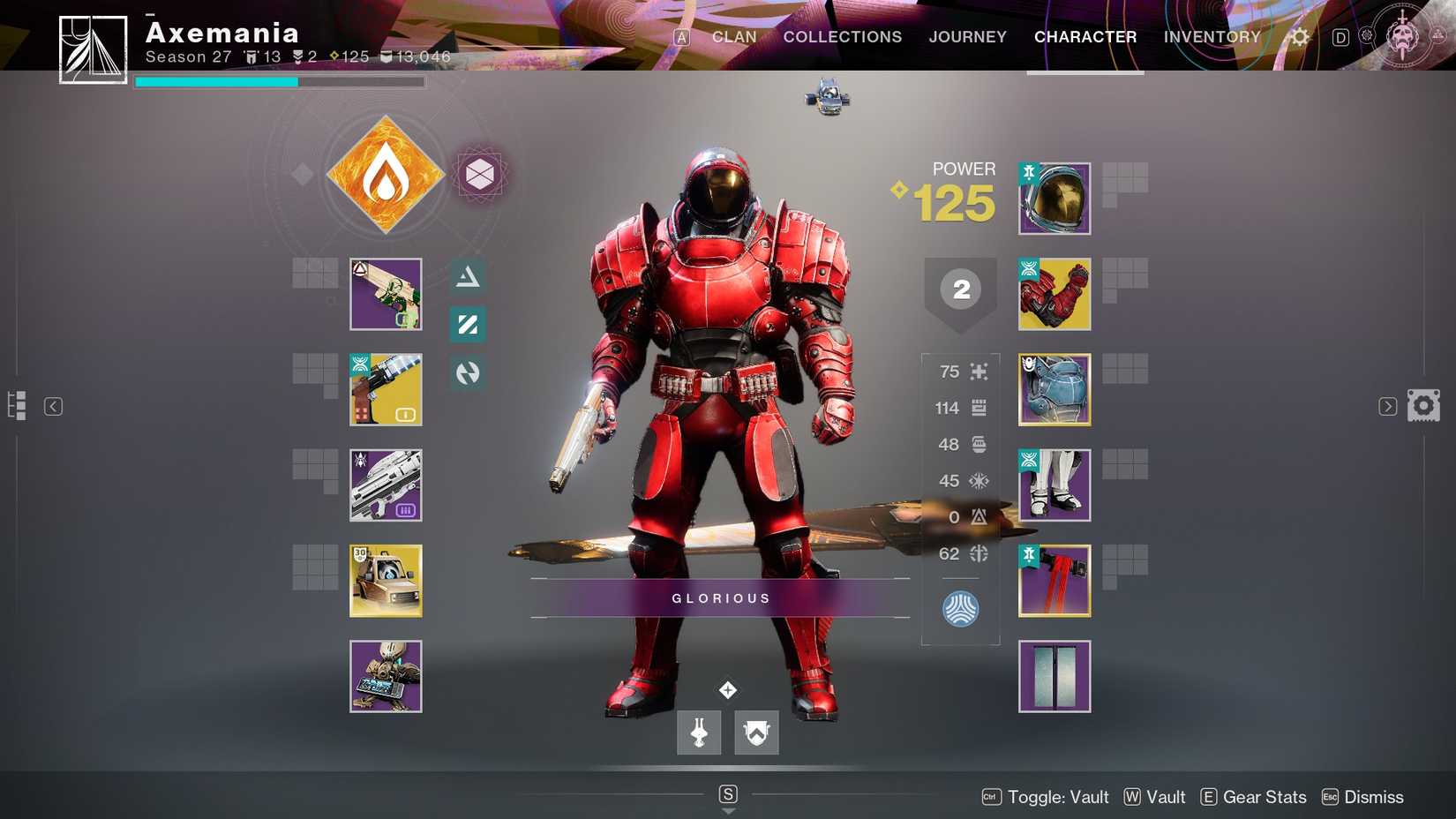This screenshot has height=819, width=1456.
Task: Switch to the Inventory tab
Action: (1212, 37)
